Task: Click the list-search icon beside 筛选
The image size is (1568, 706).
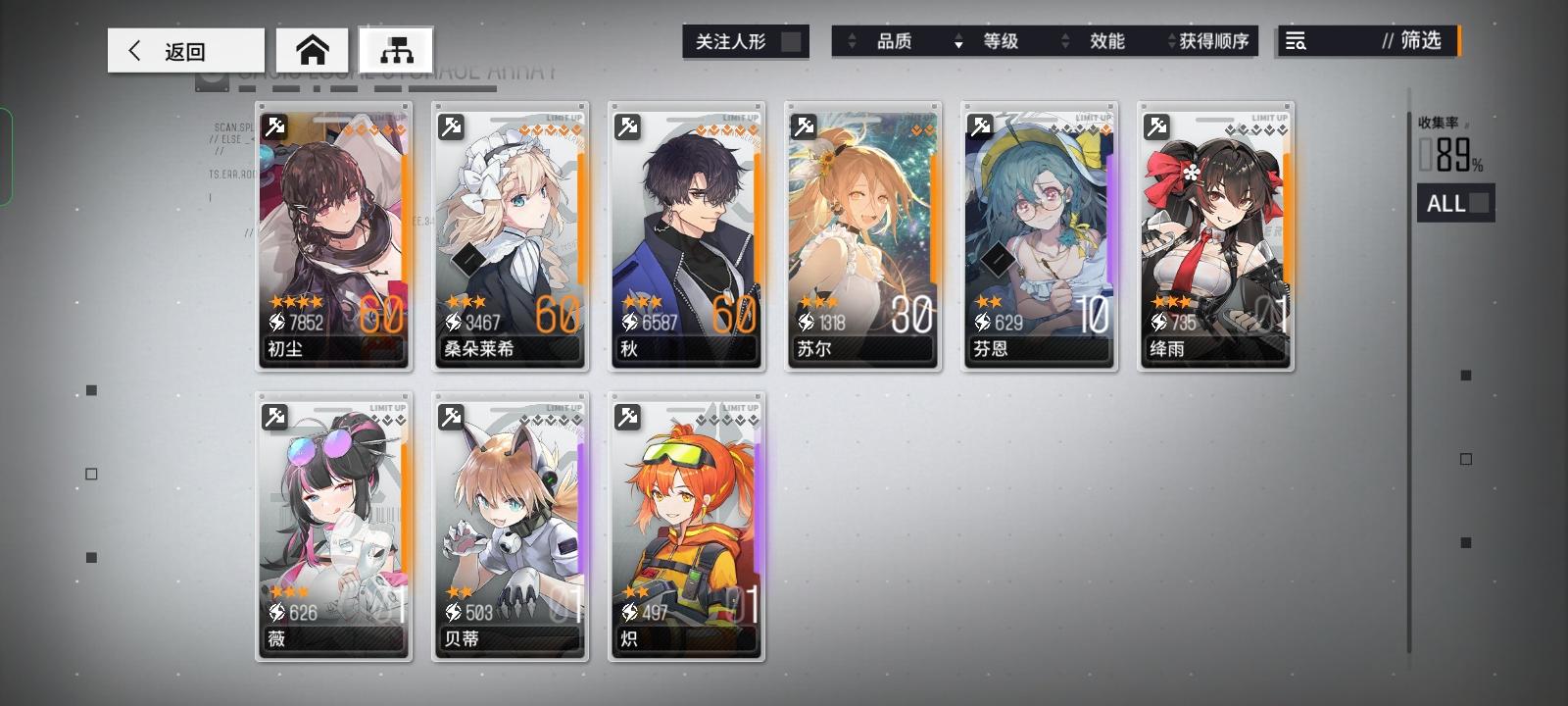Action: tap(1298, 41)
